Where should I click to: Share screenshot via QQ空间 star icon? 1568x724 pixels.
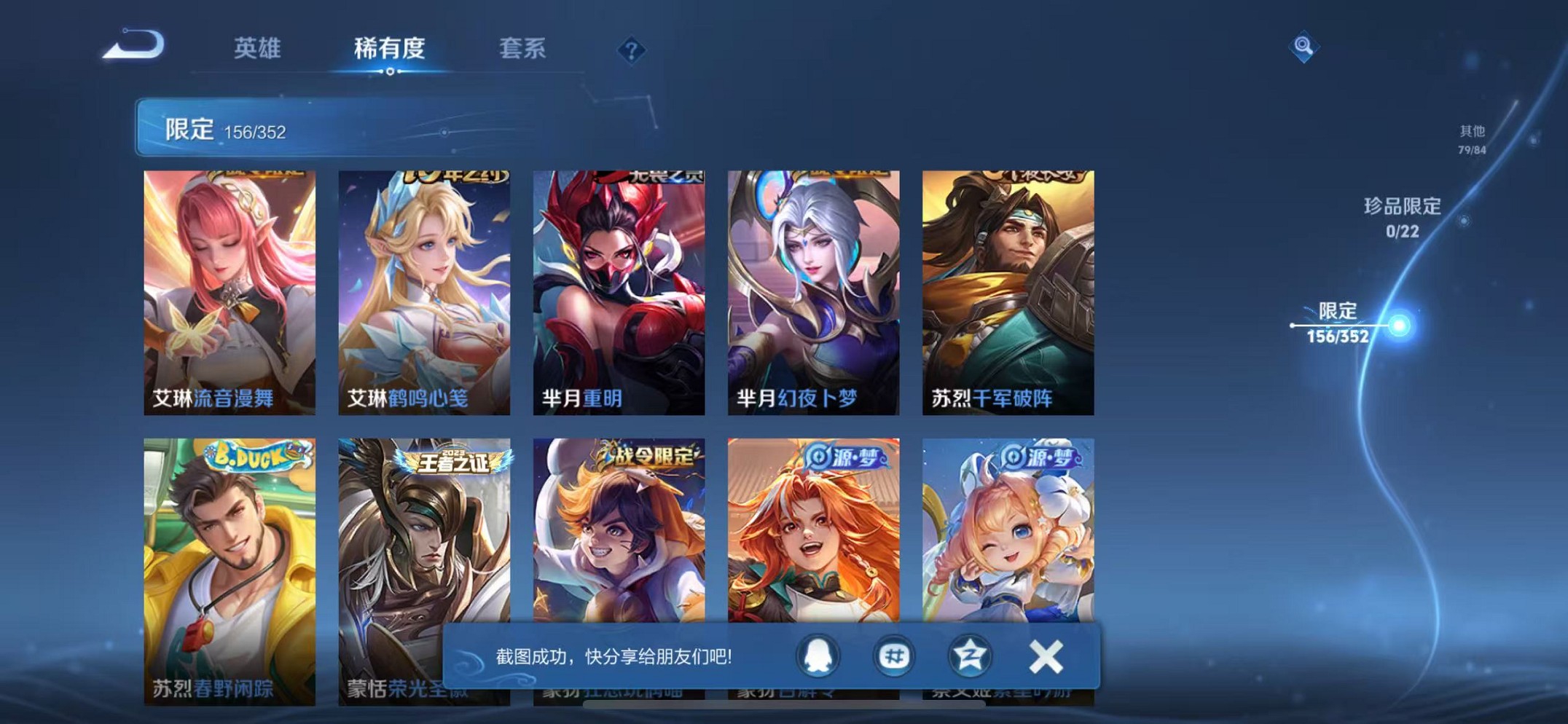click(x=969, y=656)
